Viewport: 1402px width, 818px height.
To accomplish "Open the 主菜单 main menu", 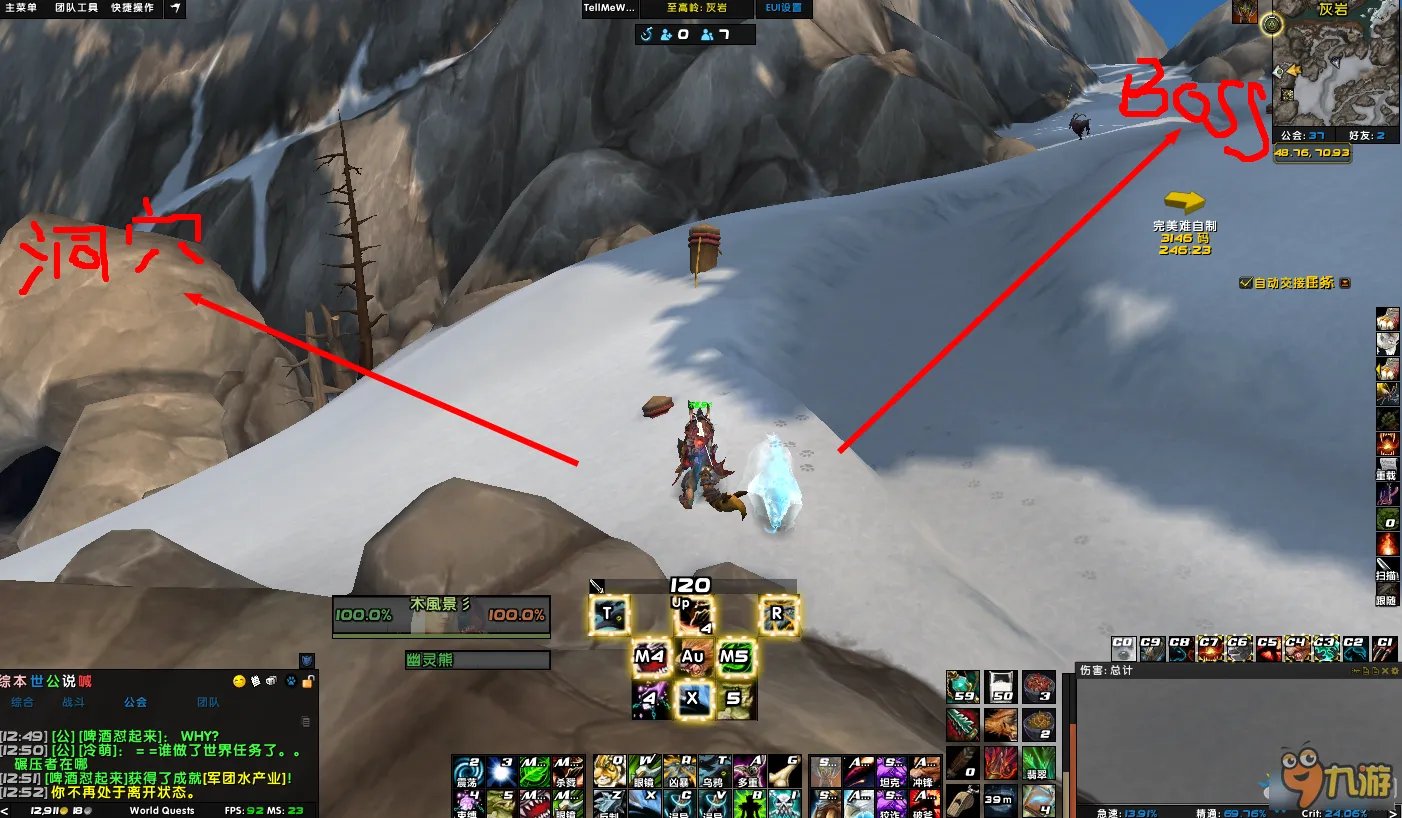I will point(21,8).
